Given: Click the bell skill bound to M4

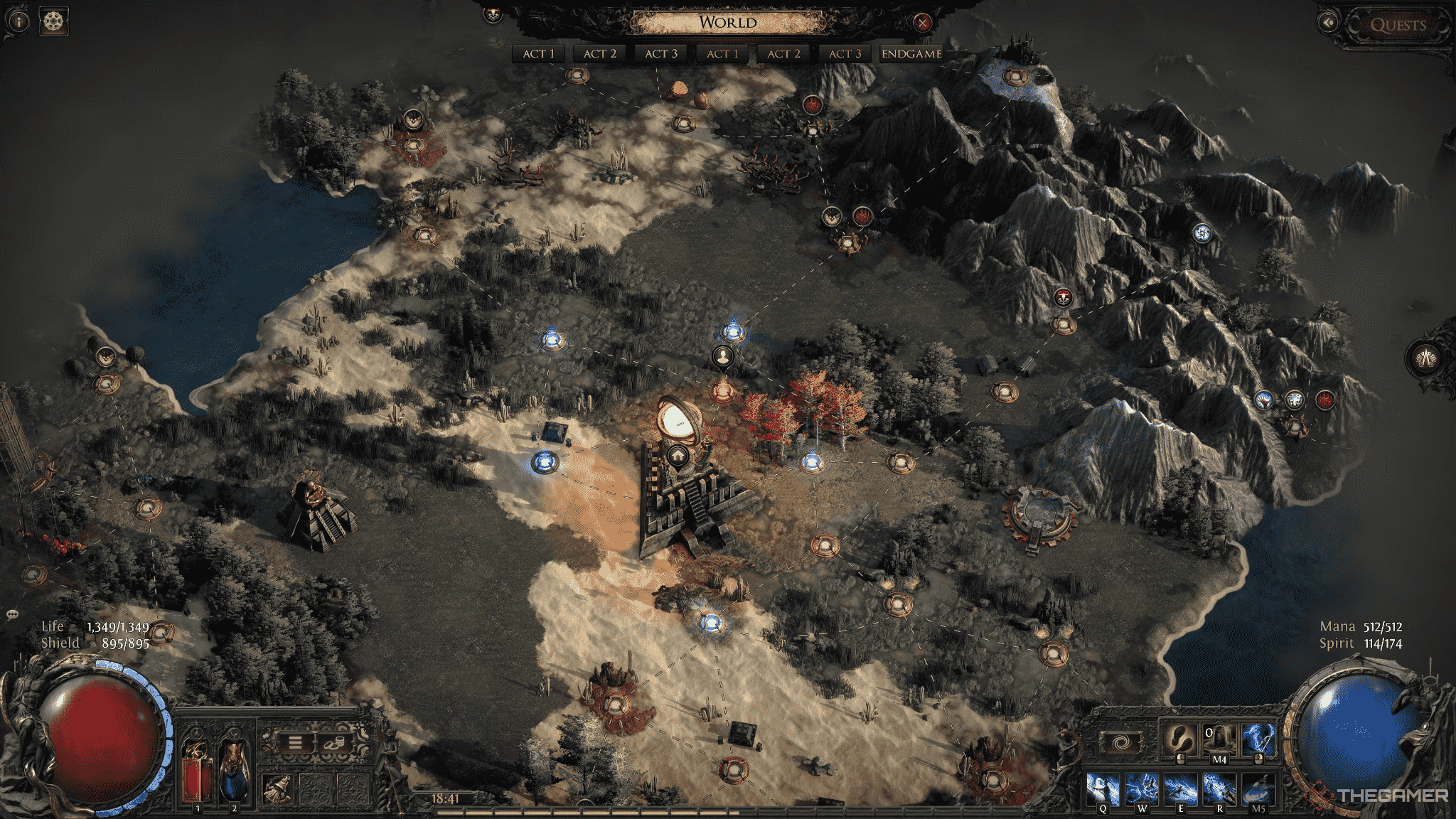Looking at the screenshot, I should [x=1220, y=740].
